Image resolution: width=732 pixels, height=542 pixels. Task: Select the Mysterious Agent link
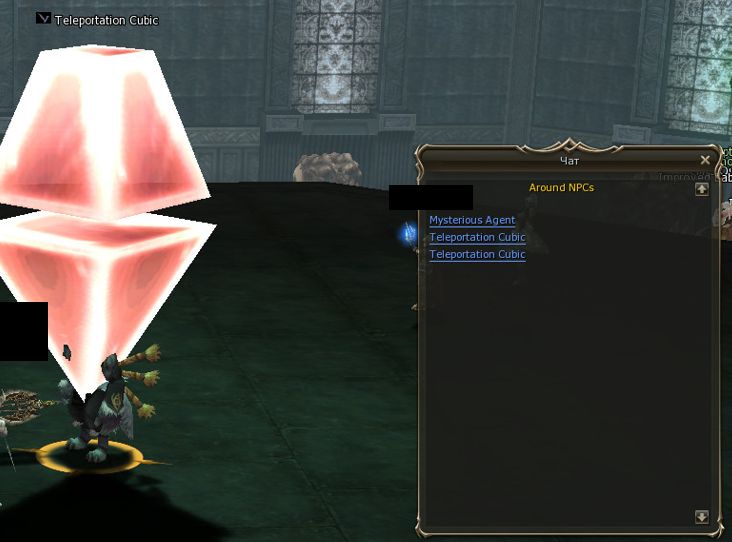[472, 220]
